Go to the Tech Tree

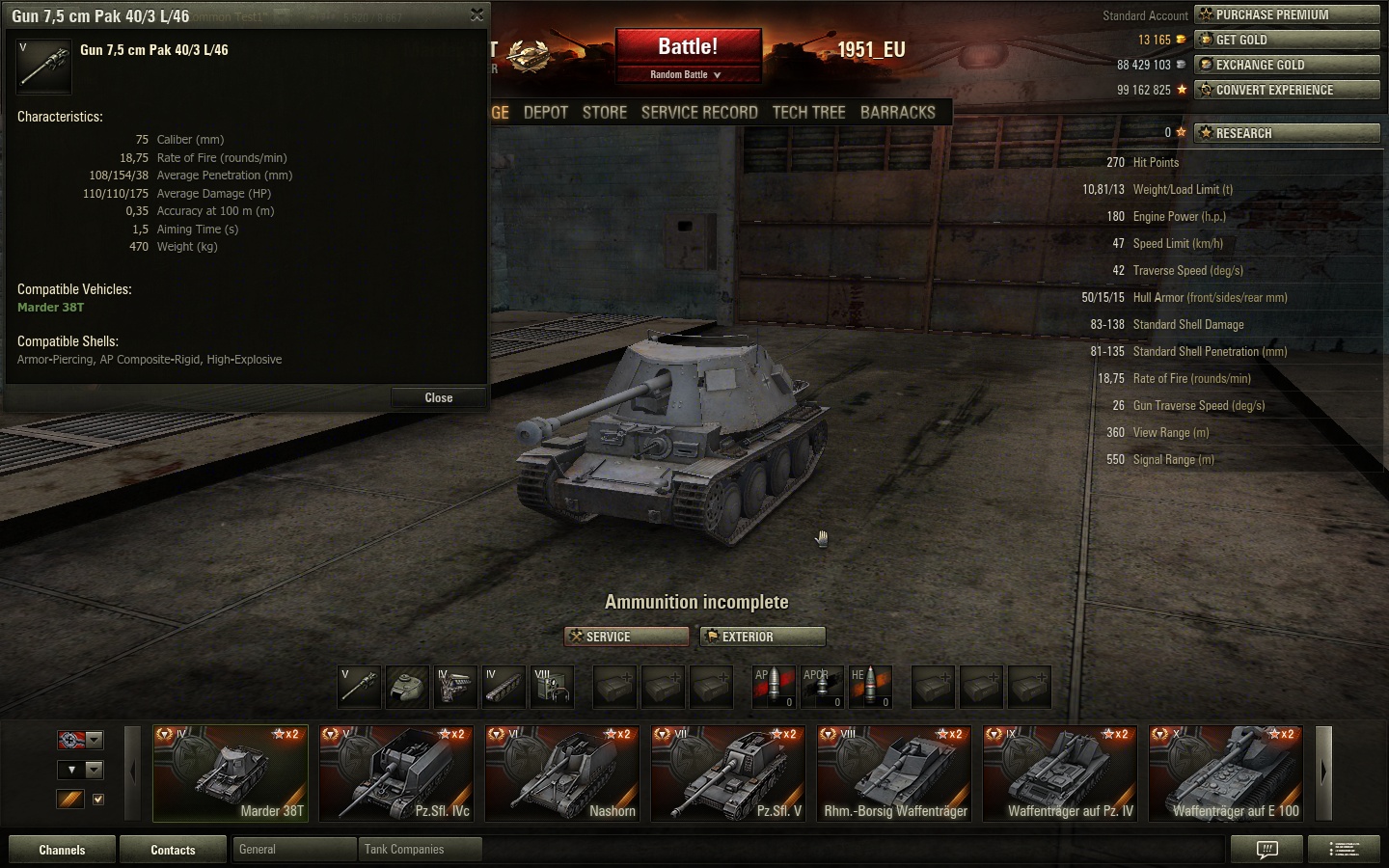(808, 112)
